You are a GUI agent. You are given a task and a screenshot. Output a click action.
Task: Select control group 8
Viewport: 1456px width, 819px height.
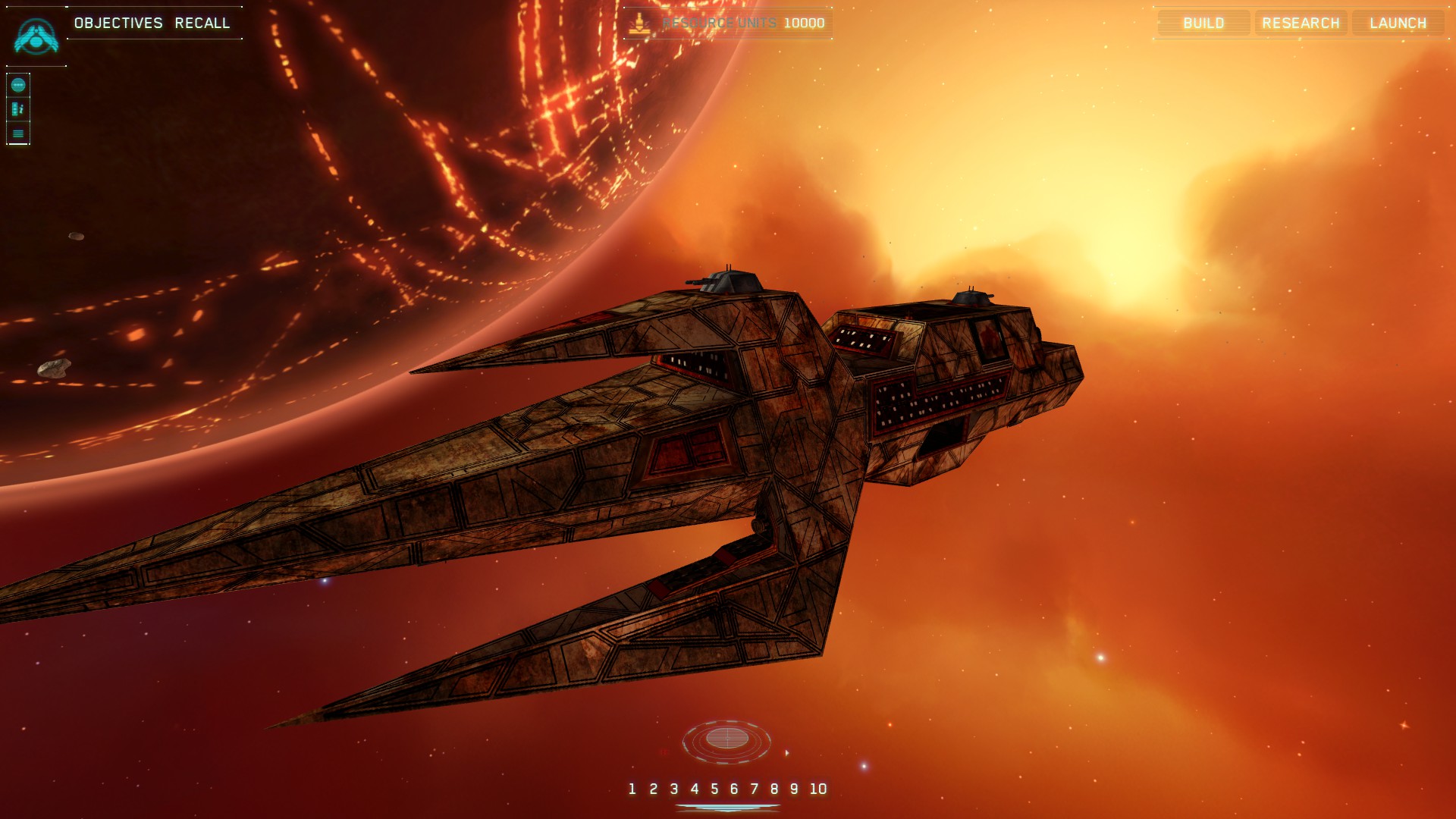click(x=774, y=789)
